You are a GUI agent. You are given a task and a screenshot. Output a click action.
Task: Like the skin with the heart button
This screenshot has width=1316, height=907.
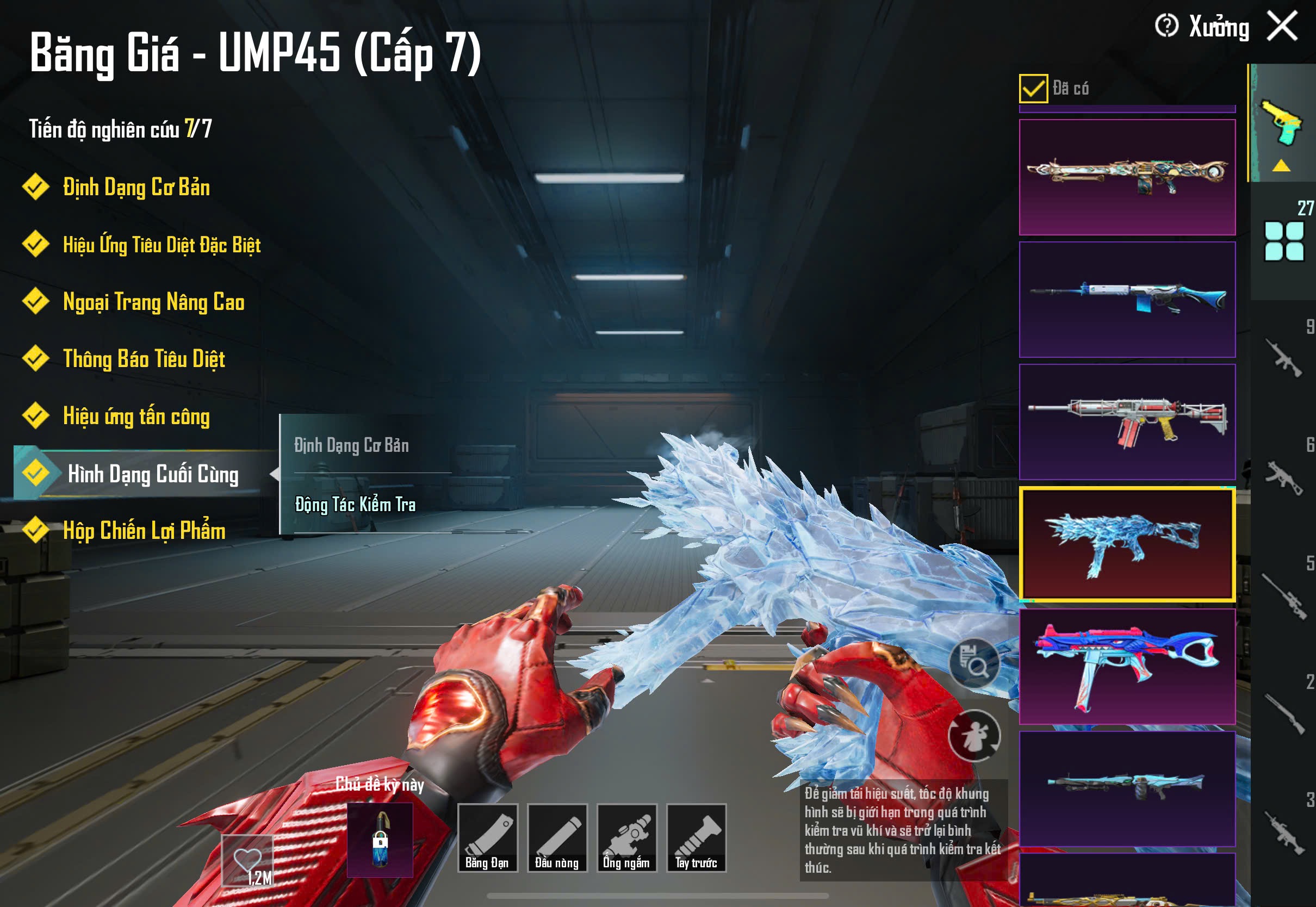pos(248,860)
